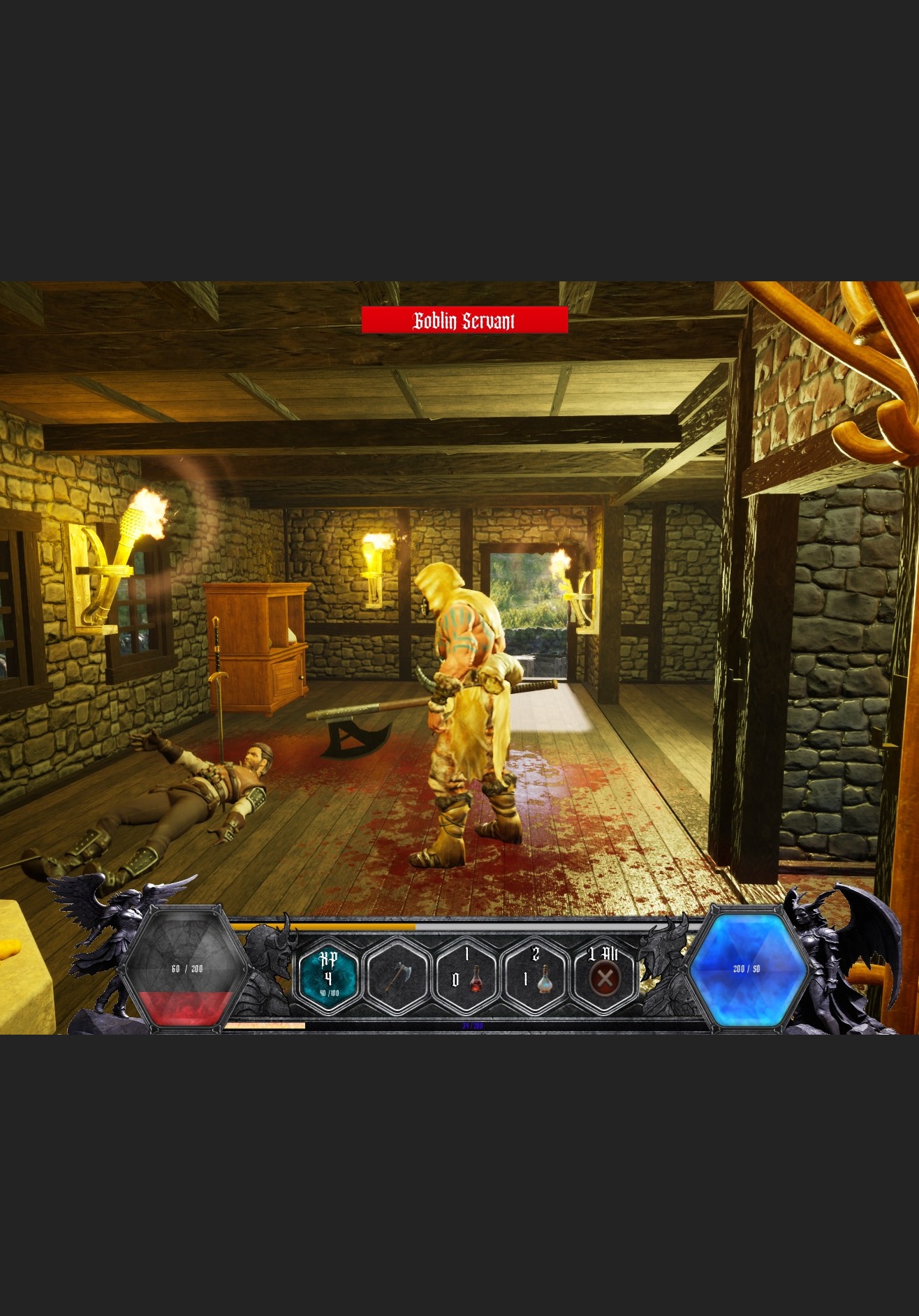
Task: Select the battle axe weapon slot
Action: (x=397, y=977)
